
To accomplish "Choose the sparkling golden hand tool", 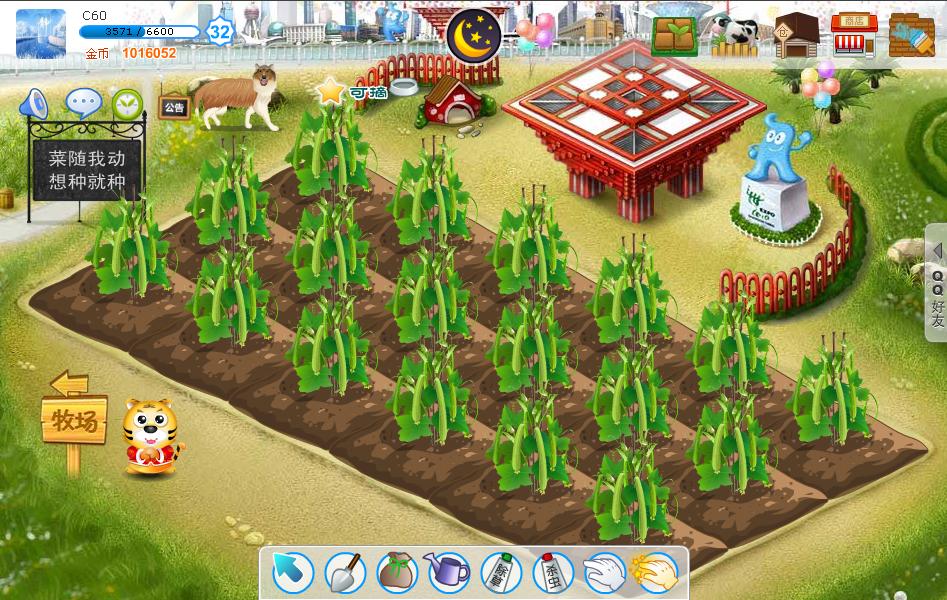I will pyautogui.click(x=656, y=573).
